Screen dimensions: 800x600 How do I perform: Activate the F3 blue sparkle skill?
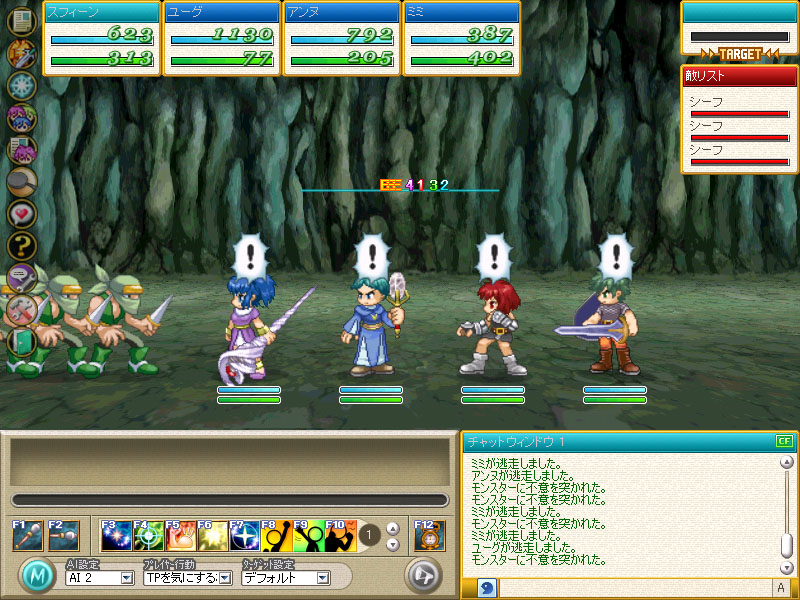116,536
